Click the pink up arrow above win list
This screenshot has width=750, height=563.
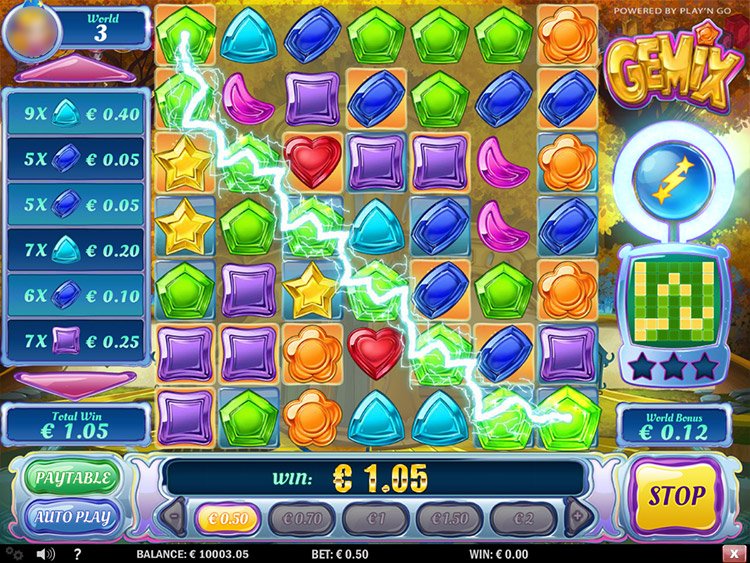[x=78, y=70]
